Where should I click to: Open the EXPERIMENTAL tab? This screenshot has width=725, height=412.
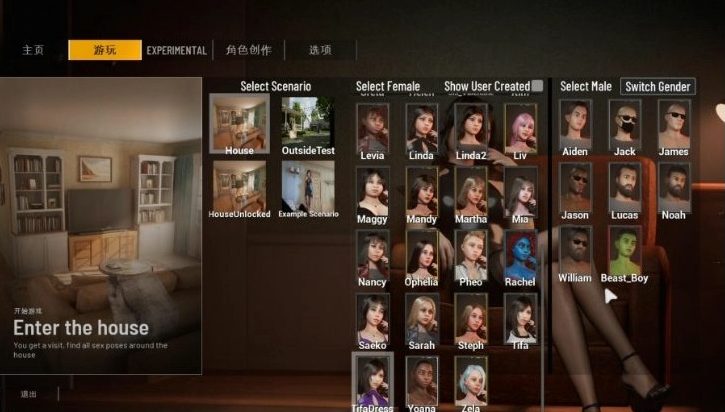[177, 50]
